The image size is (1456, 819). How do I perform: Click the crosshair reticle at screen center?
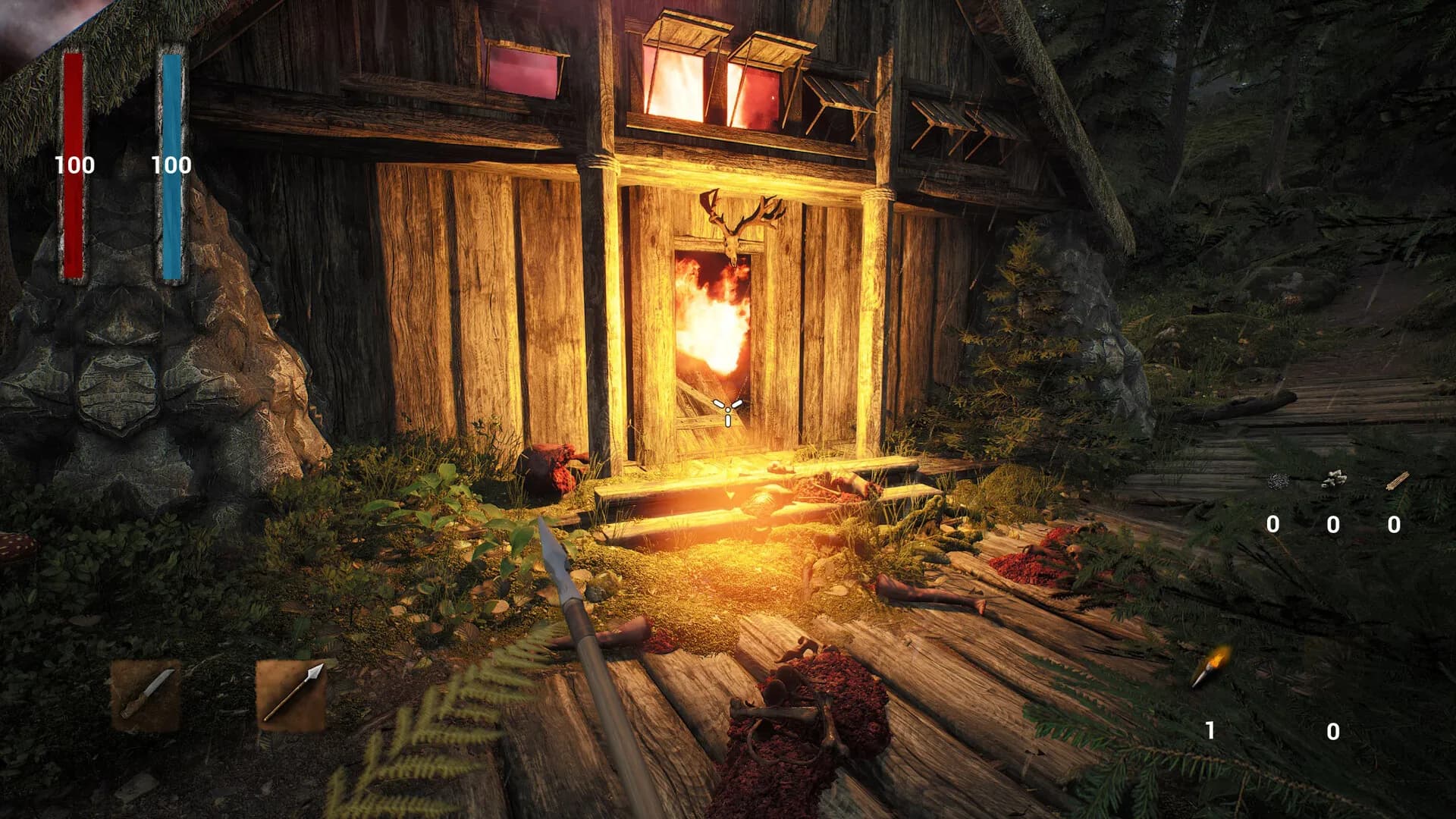tap(726, 409)
